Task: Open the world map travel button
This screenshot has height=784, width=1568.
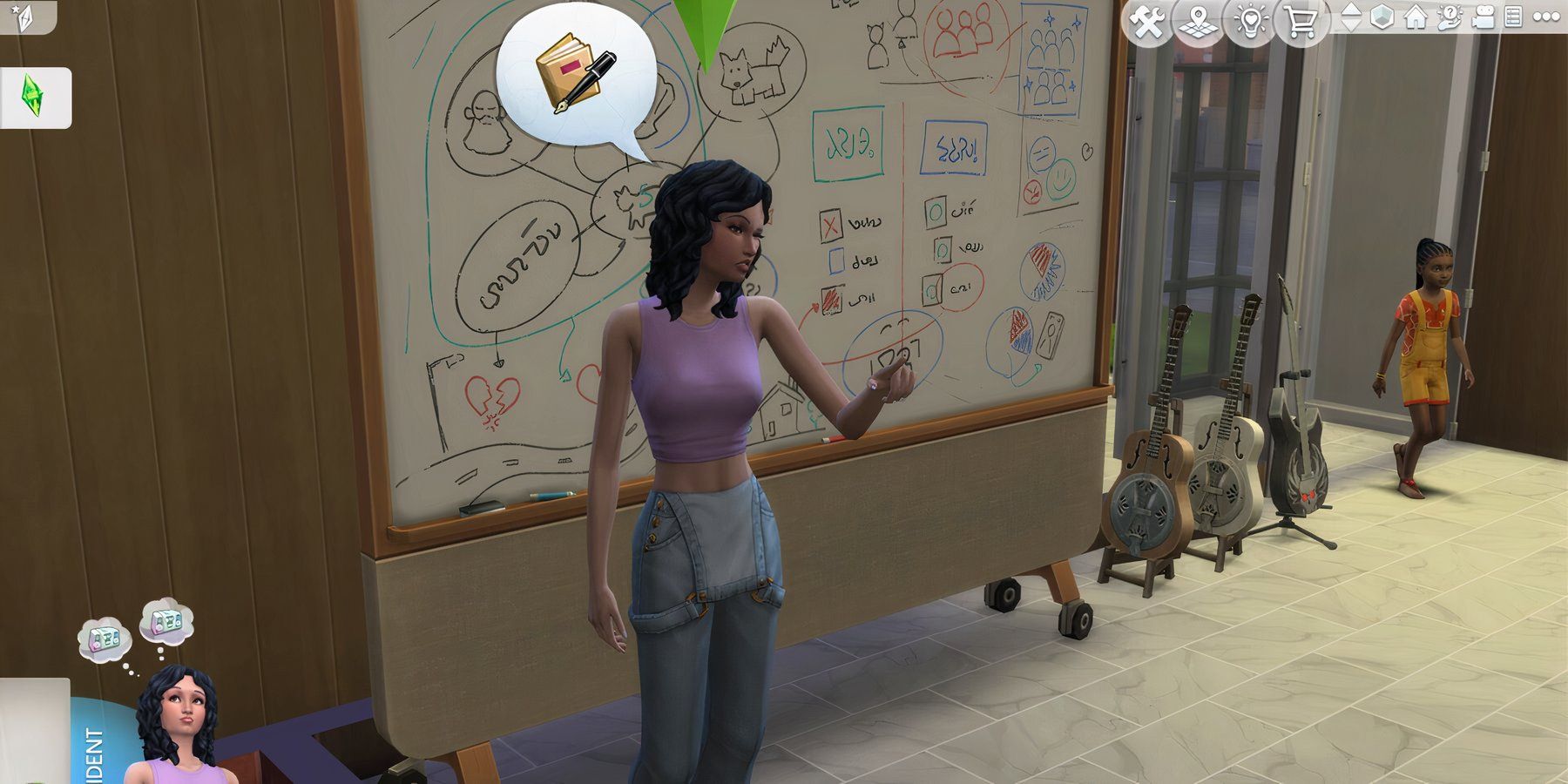Action: click(x=1199, y=22)
